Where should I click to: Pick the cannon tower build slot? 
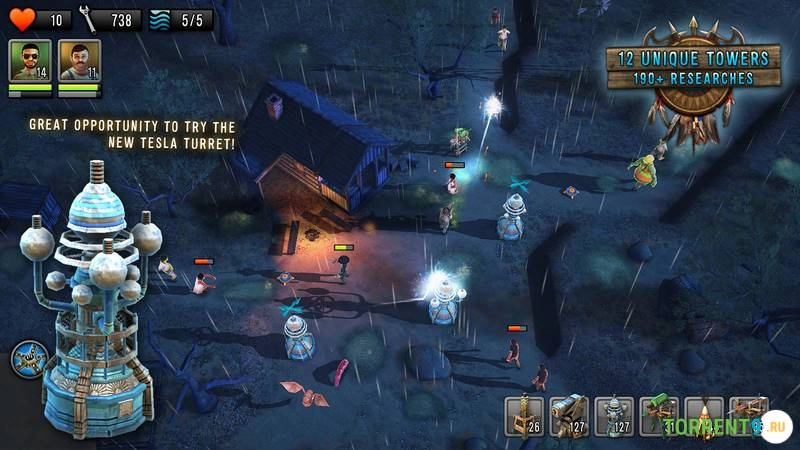[x=568, y=416]
